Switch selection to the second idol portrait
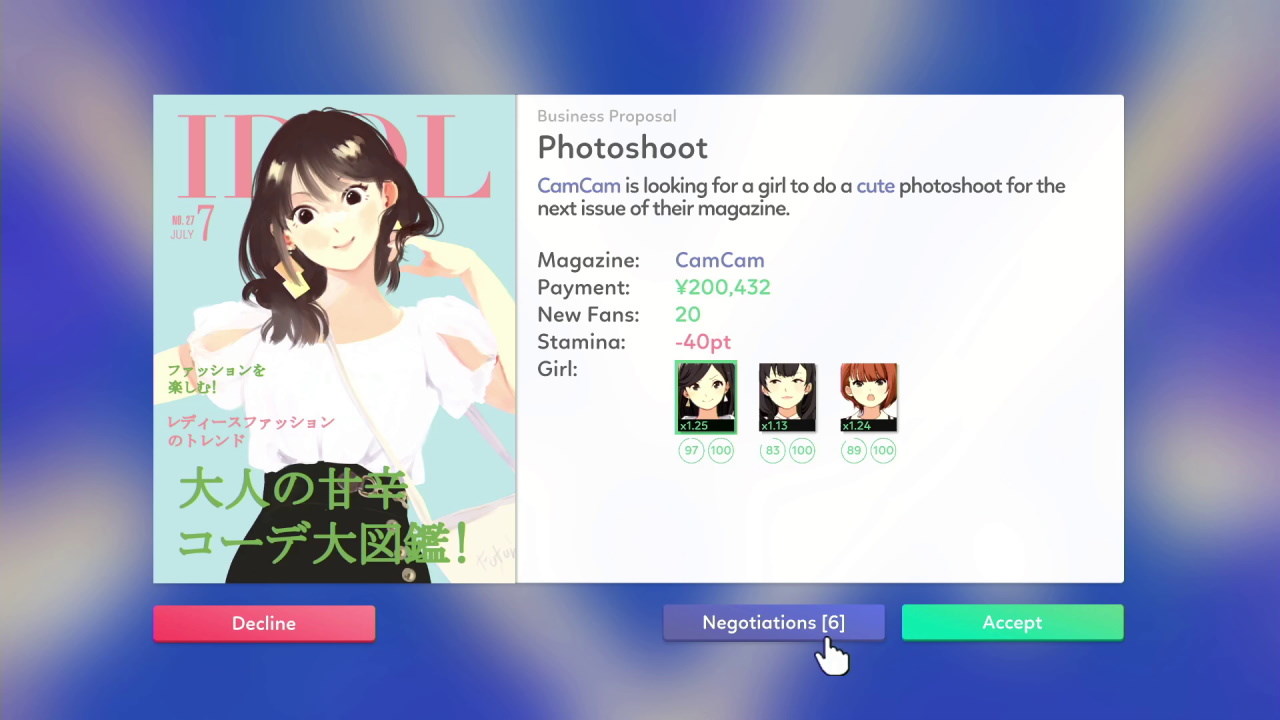Image resolution: width=1280 pixels, height=720 pixels. coord(786,396)
